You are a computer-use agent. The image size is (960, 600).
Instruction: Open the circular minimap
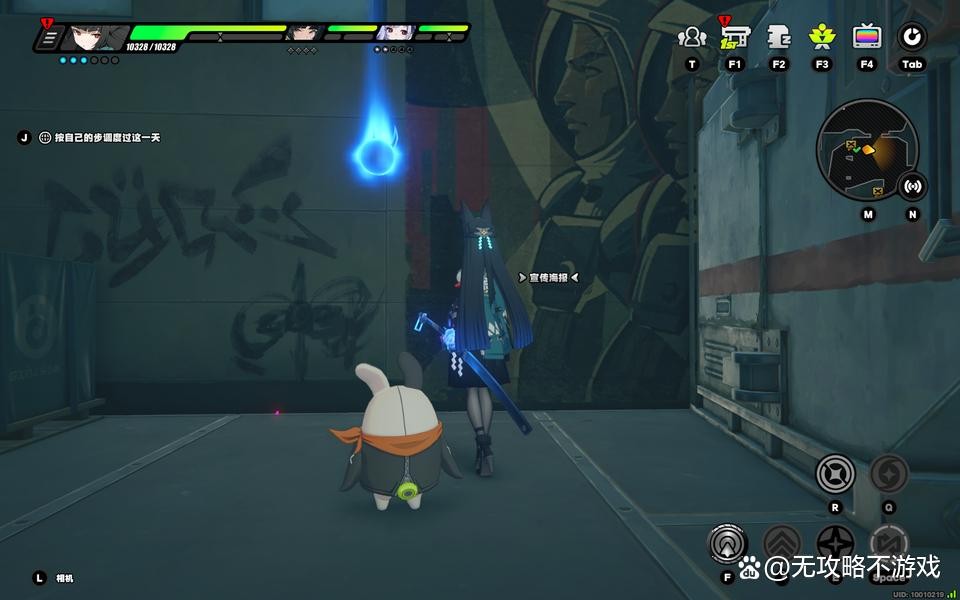tap(866, 150)
